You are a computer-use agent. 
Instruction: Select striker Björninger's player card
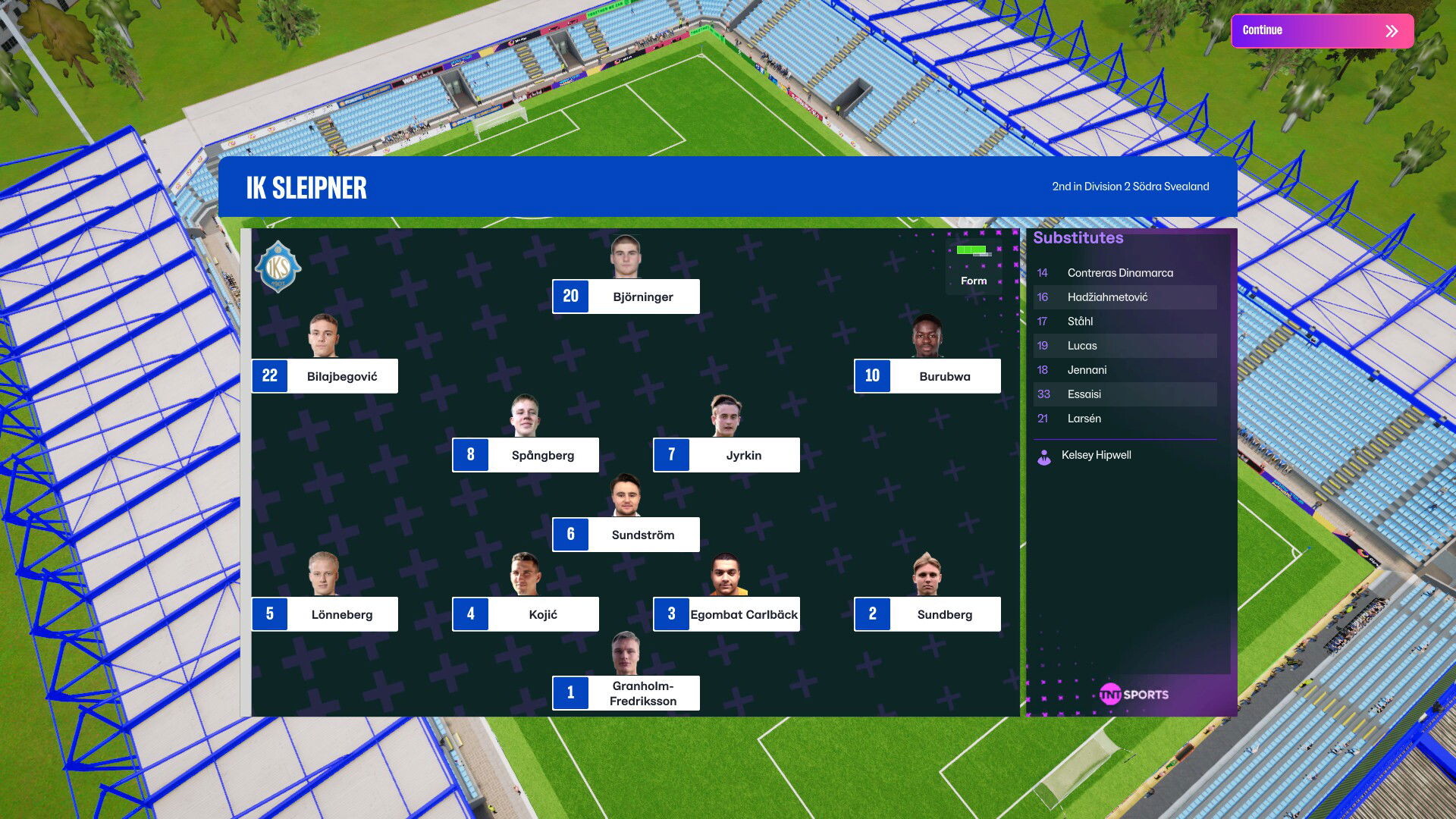[626, 297]
